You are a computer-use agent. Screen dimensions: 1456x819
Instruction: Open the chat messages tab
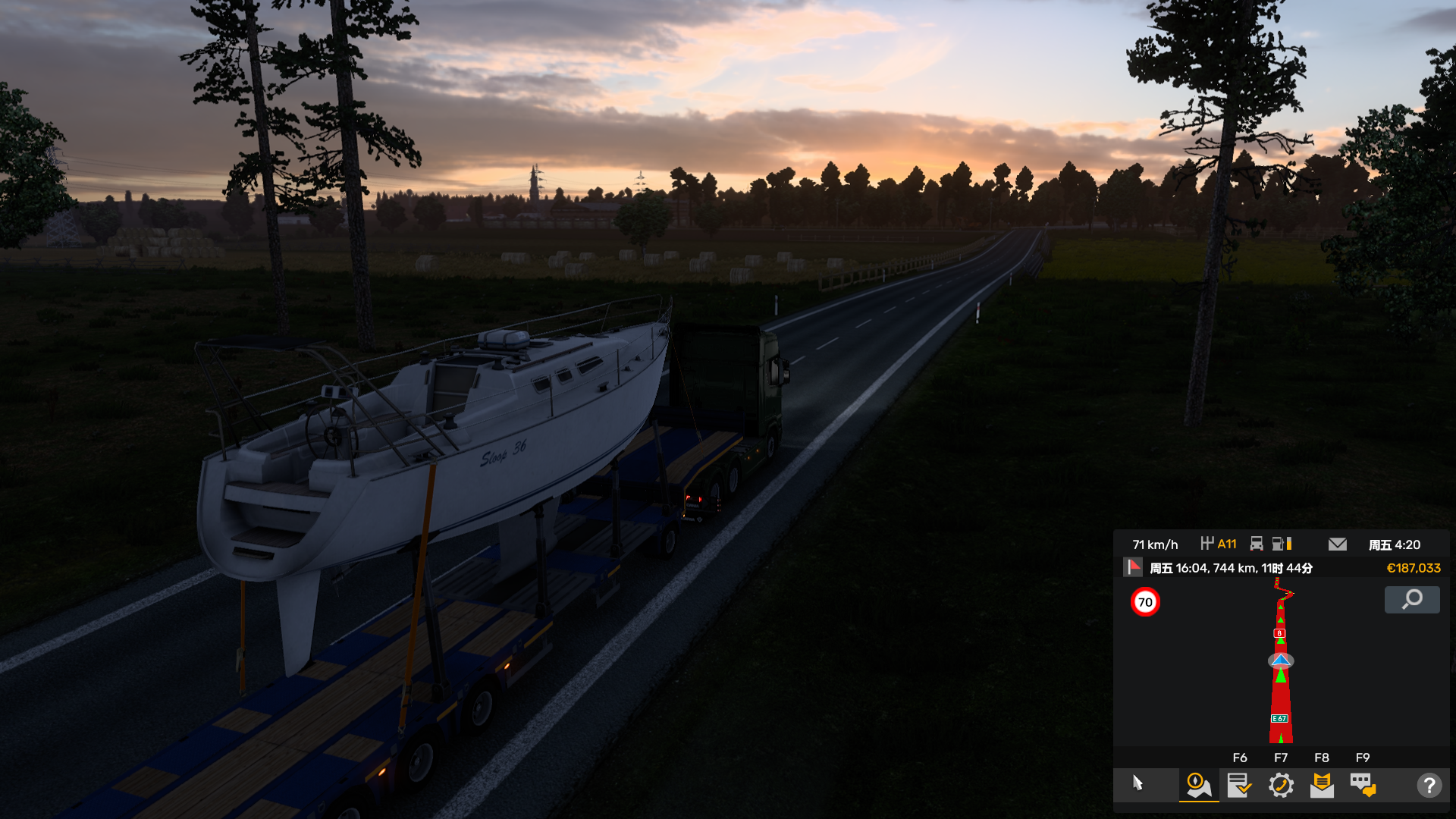(1363, 785)
